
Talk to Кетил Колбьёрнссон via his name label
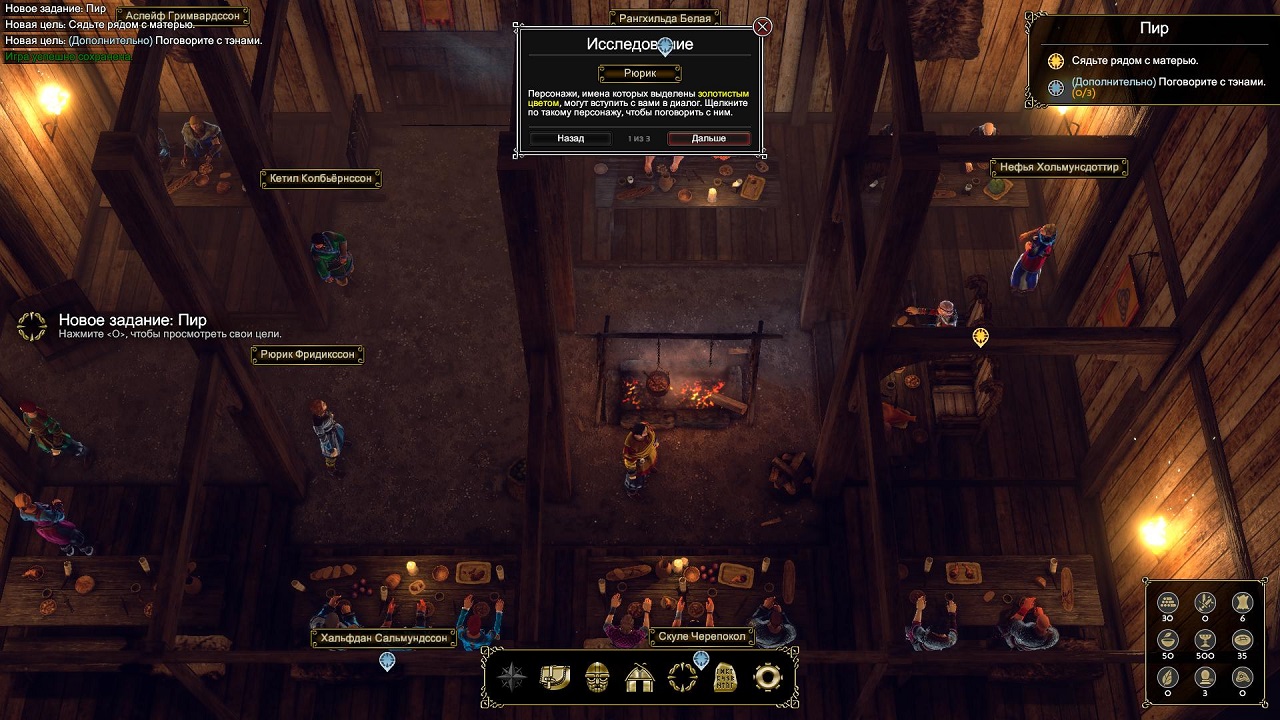coord(320,179)
